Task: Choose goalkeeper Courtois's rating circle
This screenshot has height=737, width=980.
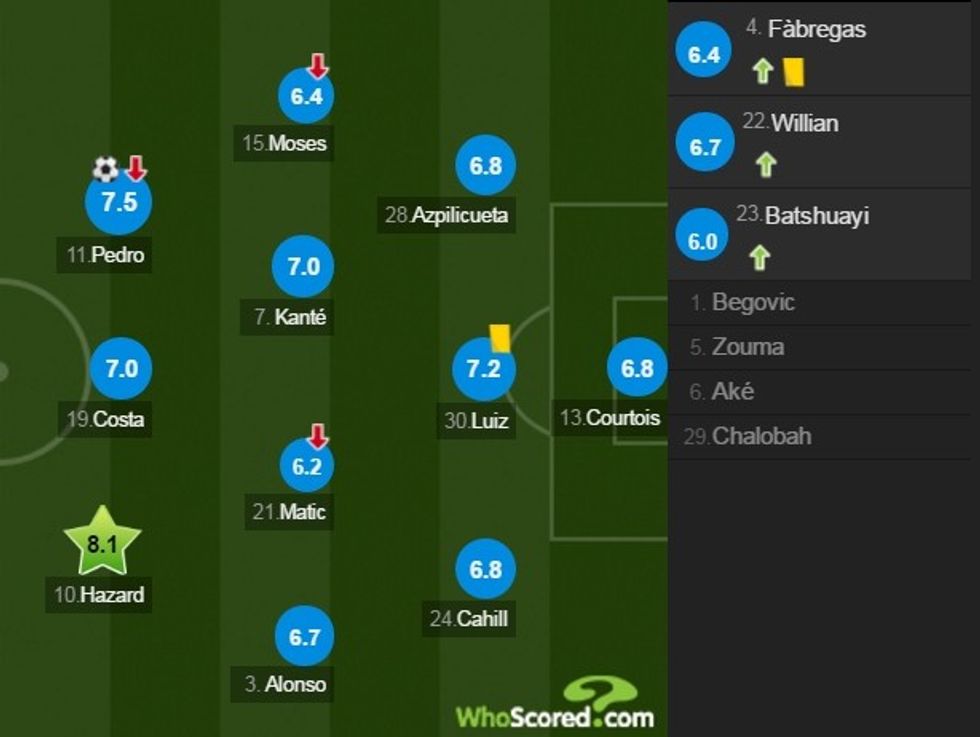Action: click(x=637, y=368)
